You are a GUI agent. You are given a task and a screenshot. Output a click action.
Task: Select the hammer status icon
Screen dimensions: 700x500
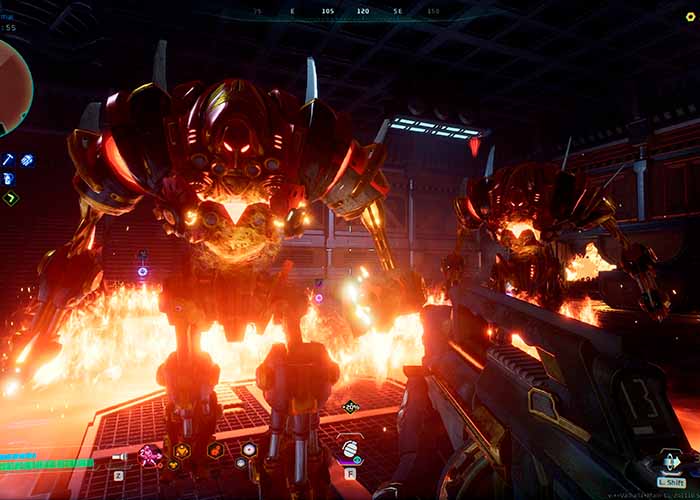point(8,159)
